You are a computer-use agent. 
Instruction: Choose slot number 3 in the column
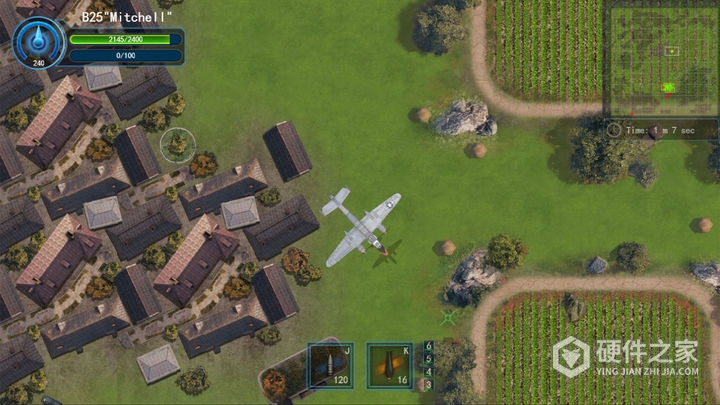click(x=430, y=384)
